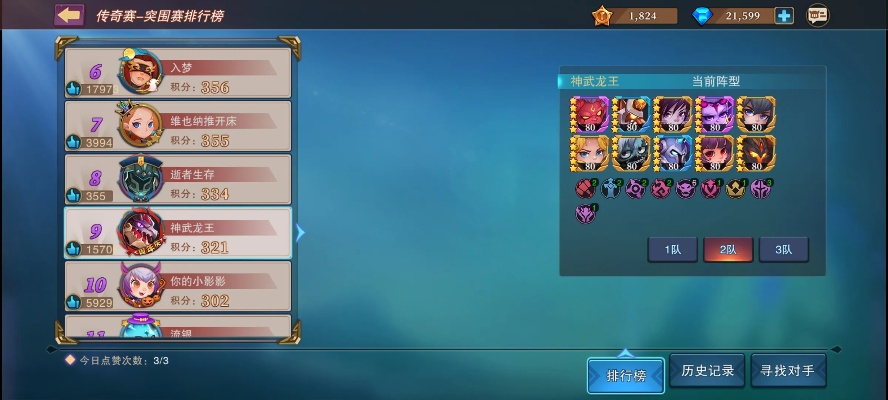Viewport: 888px width, 400px height.
Task: Open the 历史记录 history tab
Action: pos(708,371)
